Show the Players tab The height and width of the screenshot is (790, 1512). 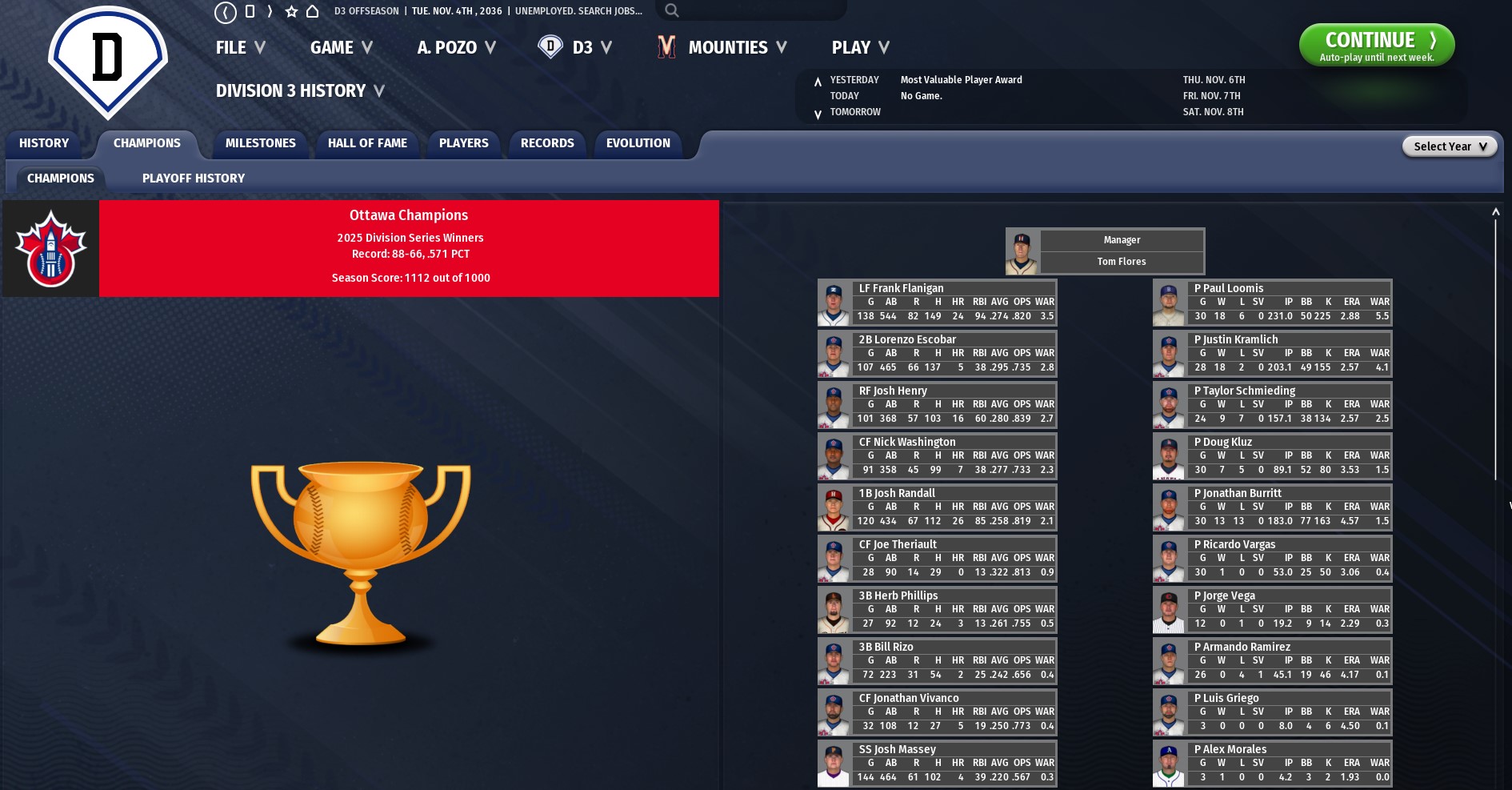pyautogui.click(x=463, y=143)
